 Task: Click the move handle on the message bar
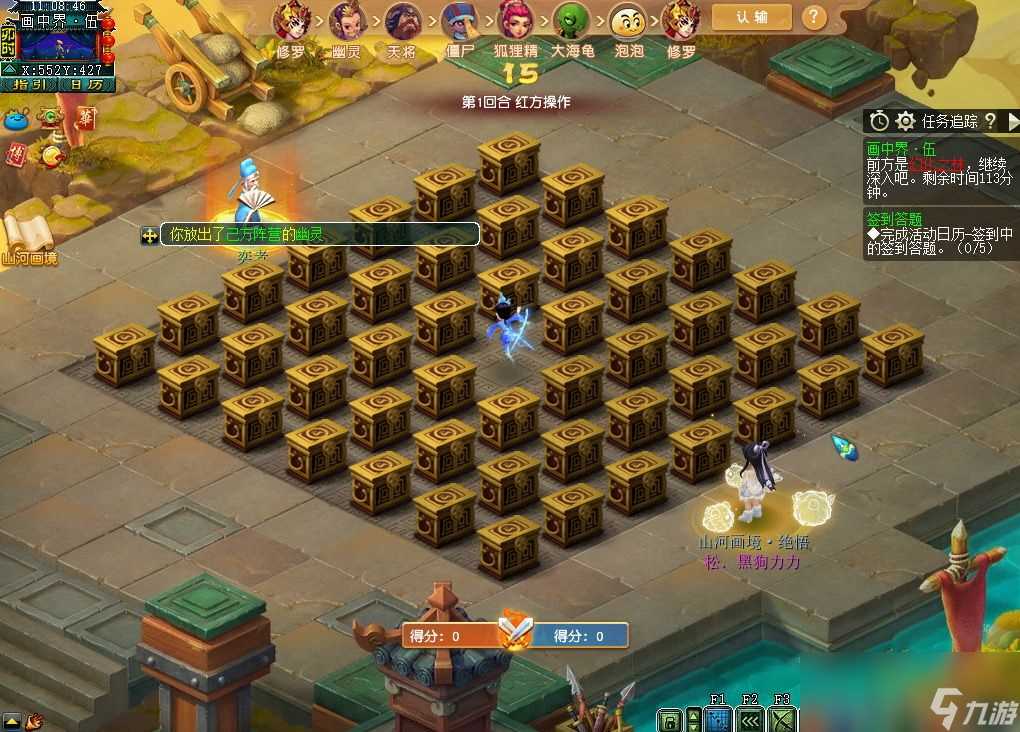(x=149, y=235)
